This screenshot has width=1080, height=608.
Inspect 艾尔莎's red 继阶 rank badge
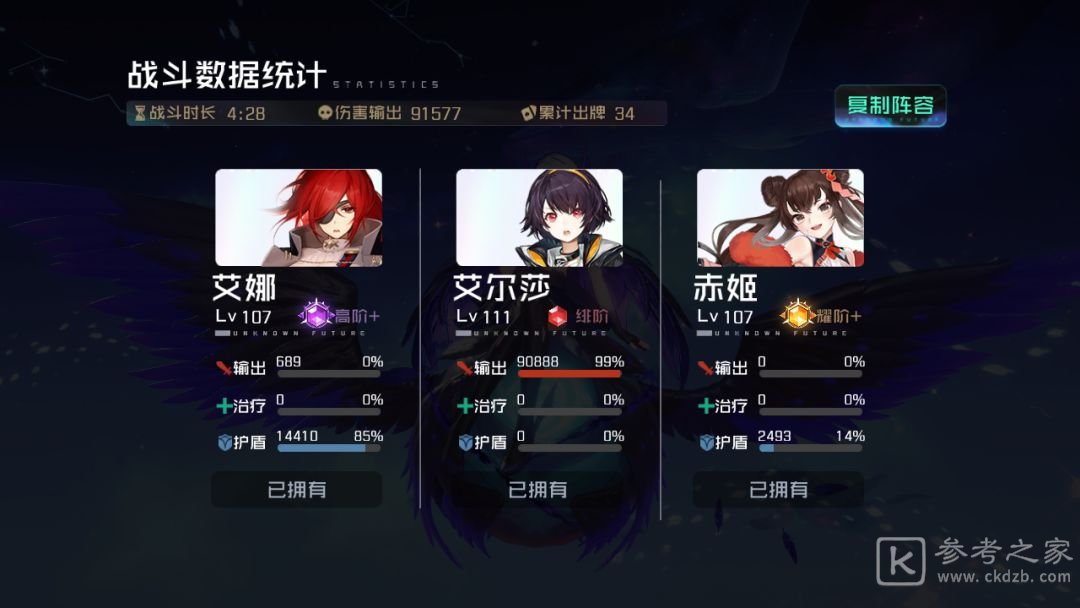(558, 317)
